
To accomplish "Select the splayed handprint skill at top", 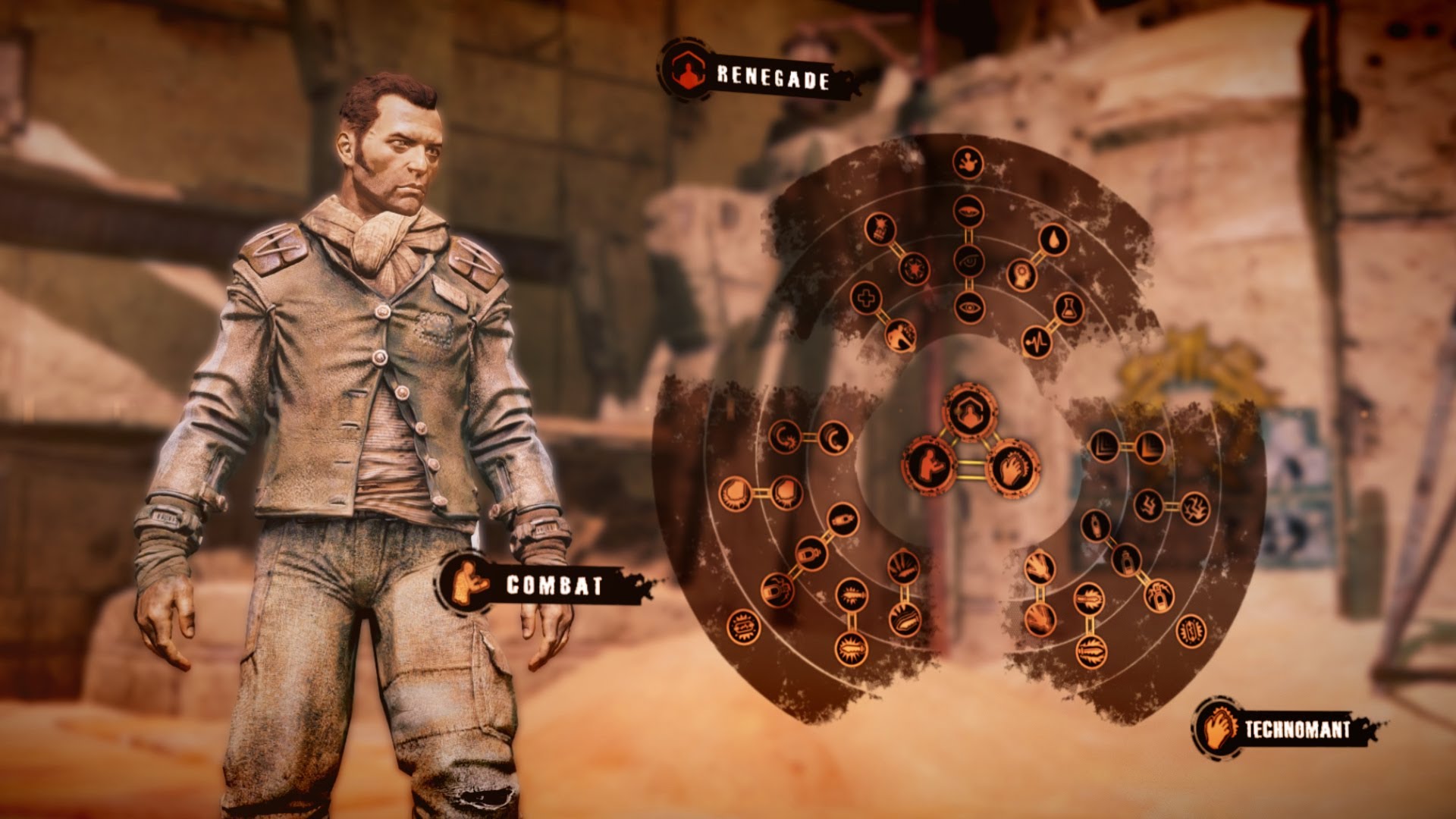I will pyautogui.click(x=968, y=162).
